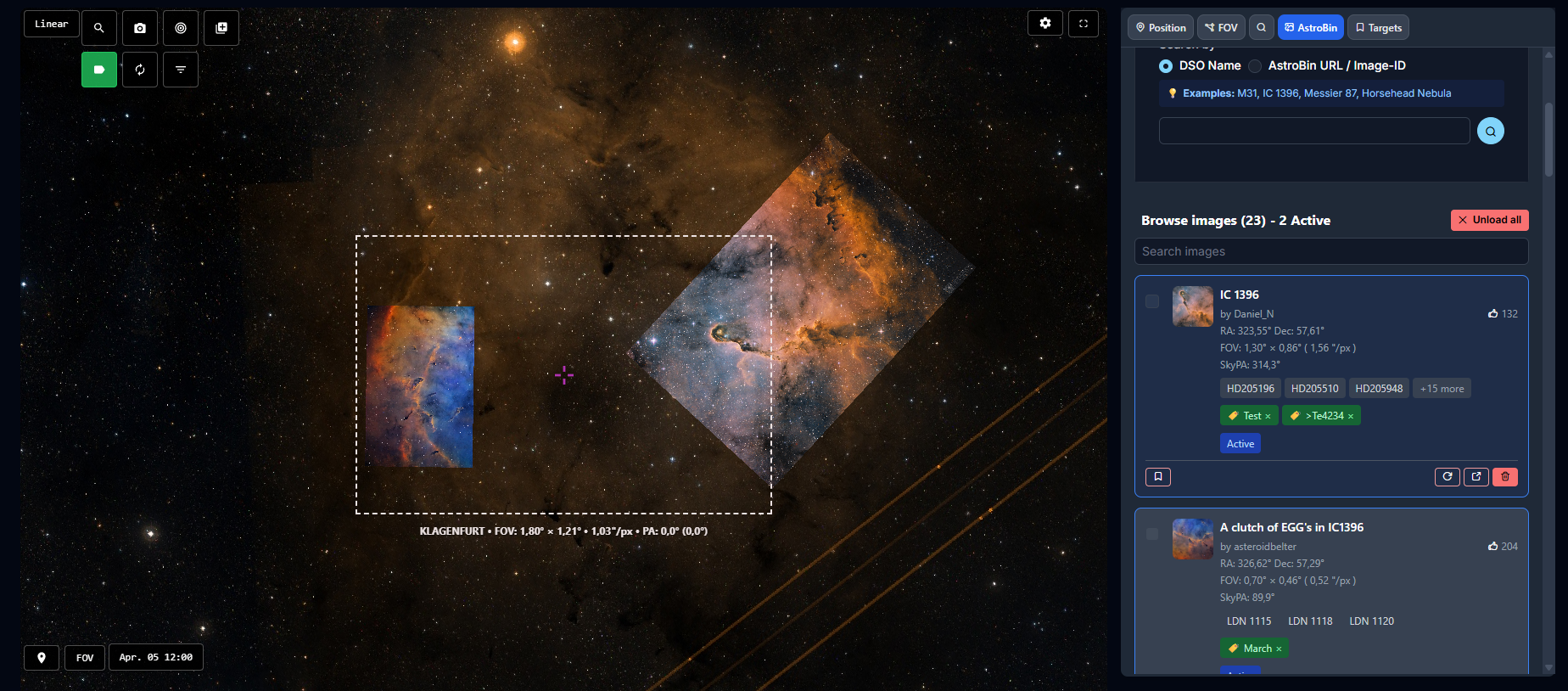
Task: Select the search magnifier tool in the toolbar
Action: click(98, 27)
